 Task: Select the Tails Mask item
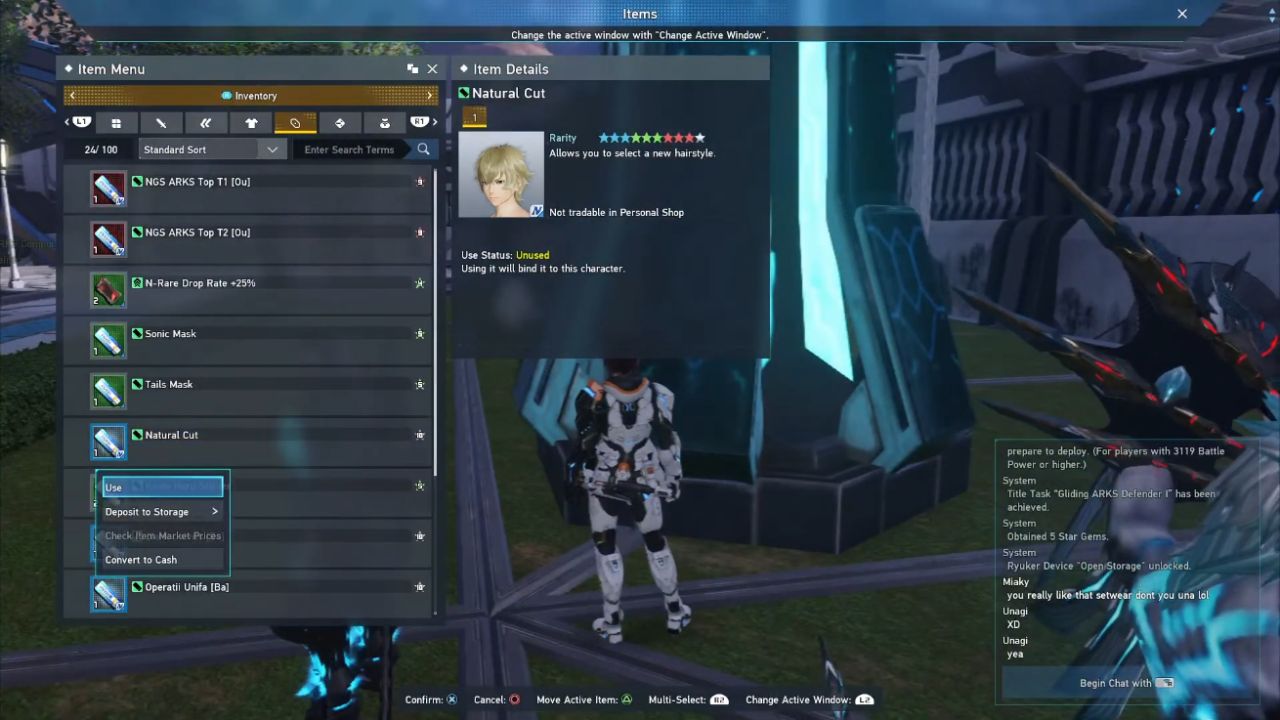pyautogui.click(x=248, y=391)
